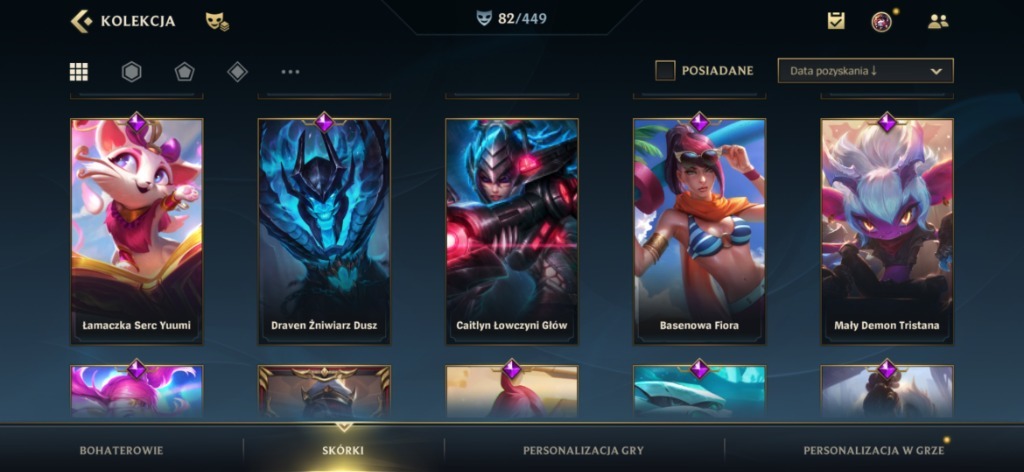
Task: Switch to the Bohaterowie tab
Action: click(x=121, y=450)
